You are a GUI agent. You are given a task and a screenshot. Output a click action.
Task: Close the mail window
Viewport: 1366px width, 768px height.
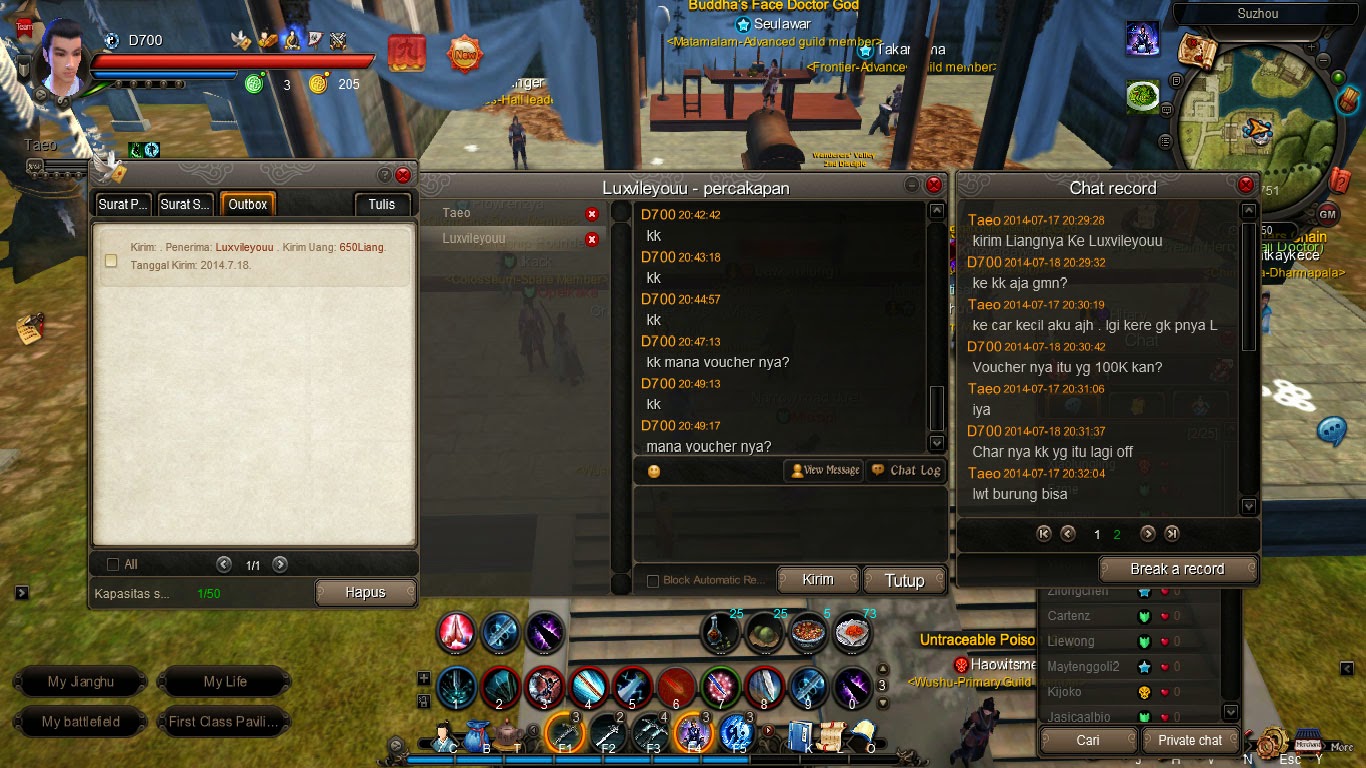403,175
